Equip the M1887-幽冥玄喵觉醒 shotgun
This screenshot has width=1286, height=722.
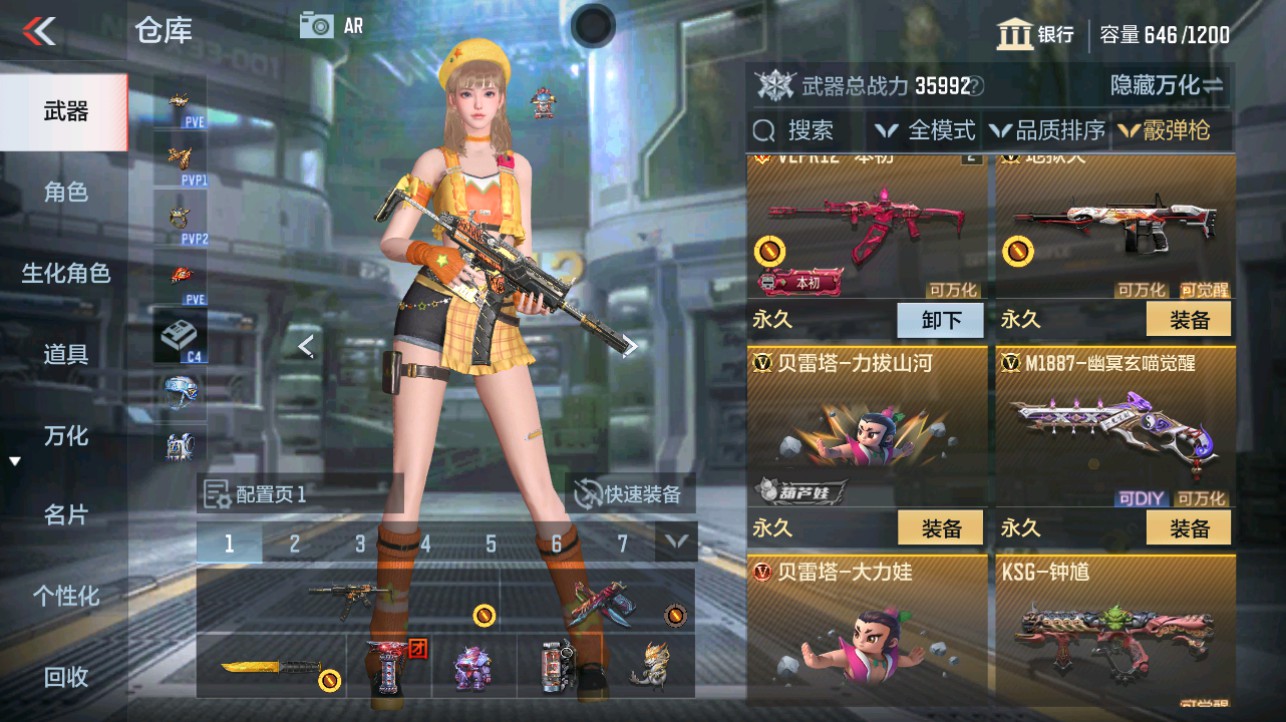[1188, 527]
